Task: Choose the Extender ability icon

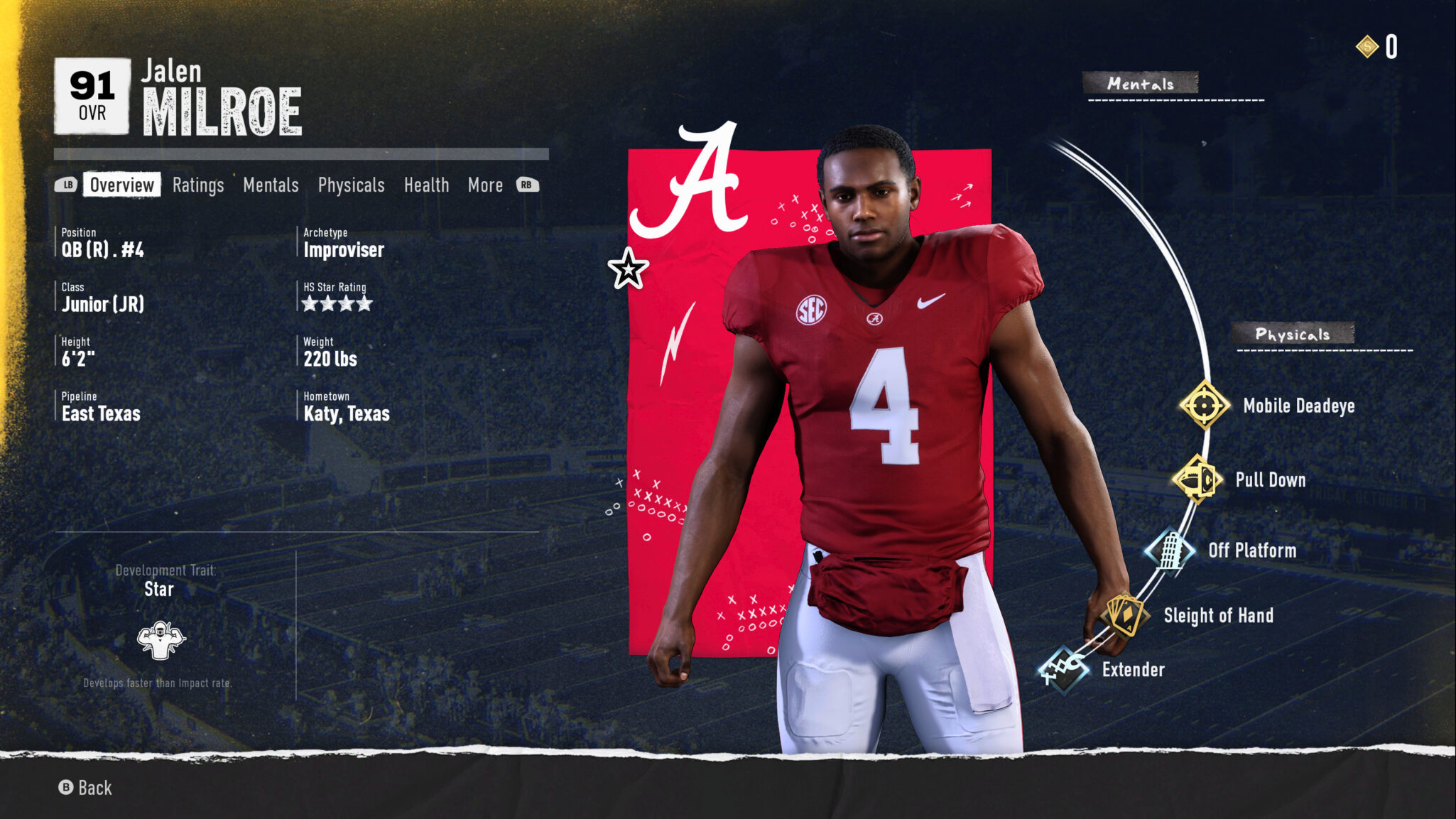Action: pos(1064,669)
